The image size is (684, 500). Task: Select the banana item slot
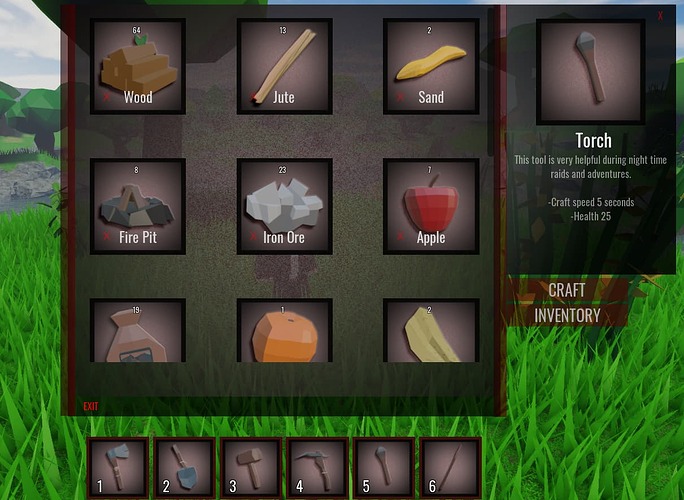431,332
